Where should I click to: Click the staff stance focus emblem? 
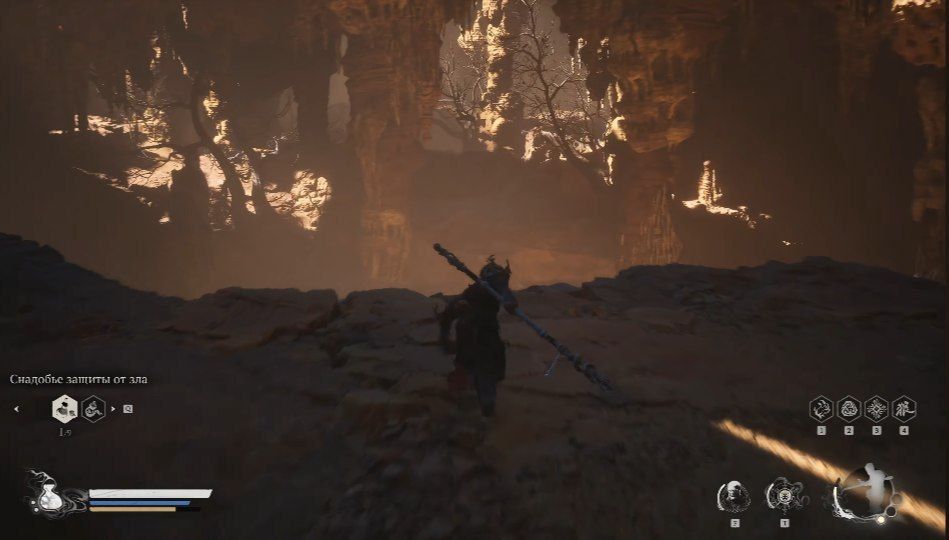[867, 494]
